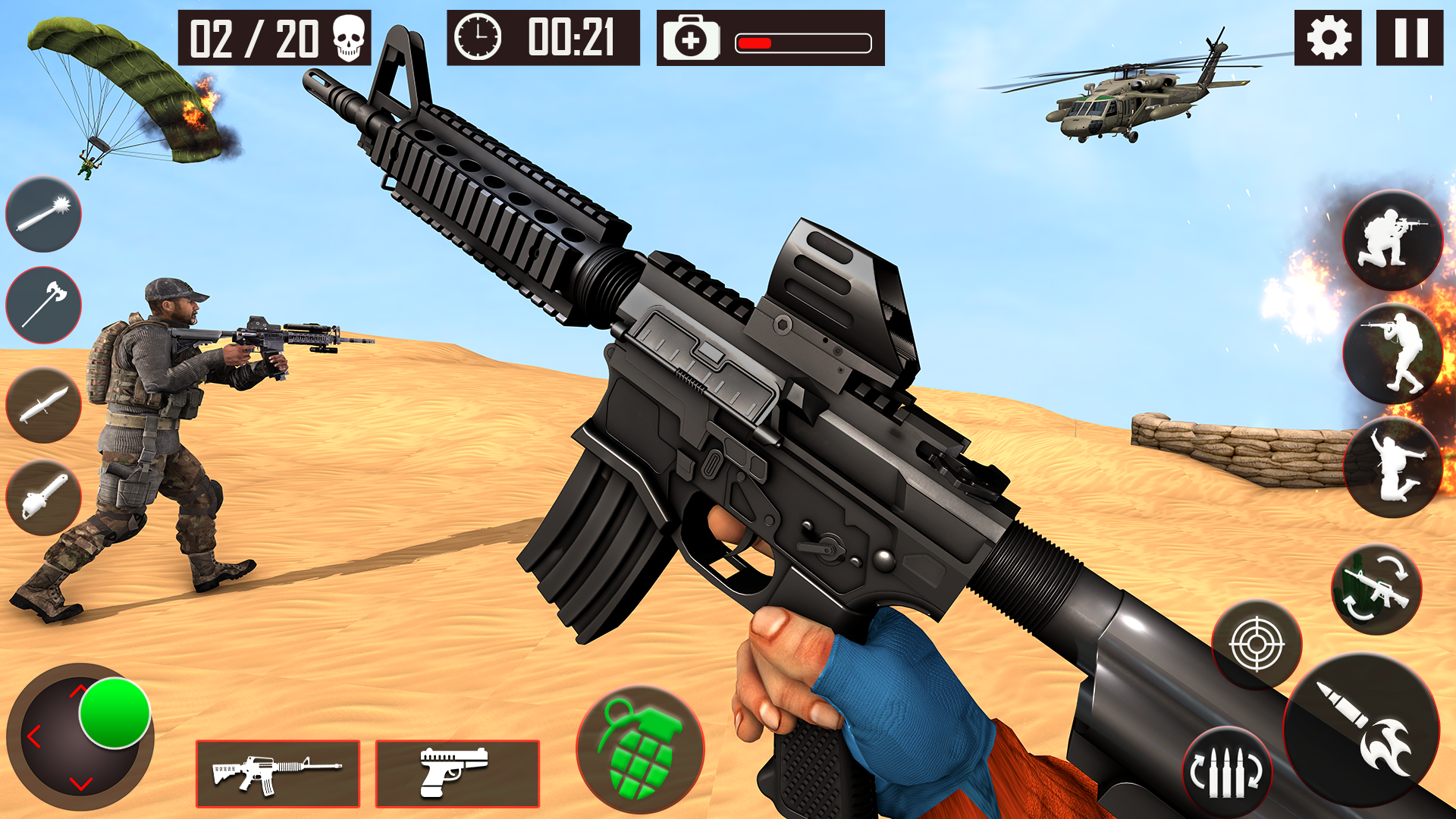Tap the medkit health icon

pos(692,42)
